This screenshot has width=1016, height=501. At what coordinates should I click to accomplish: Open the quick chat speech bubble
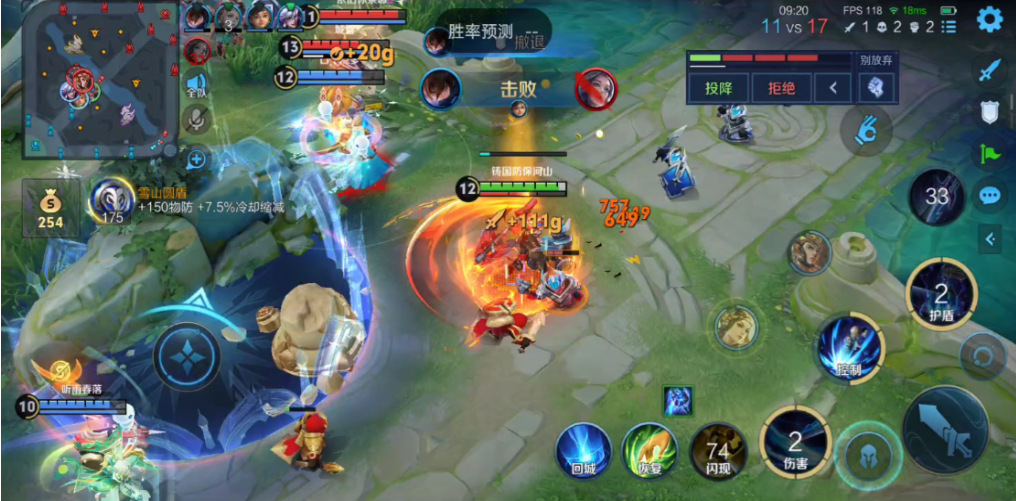click(990, 195)
